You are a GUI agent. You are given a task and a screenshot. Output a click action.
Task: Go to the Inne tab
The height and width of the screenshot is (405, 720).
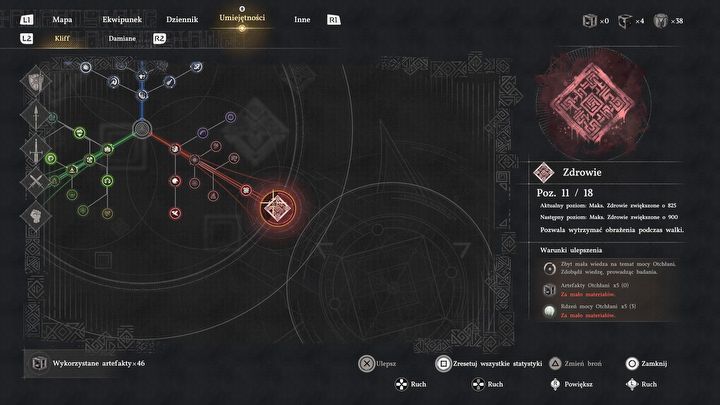[301, 19]
